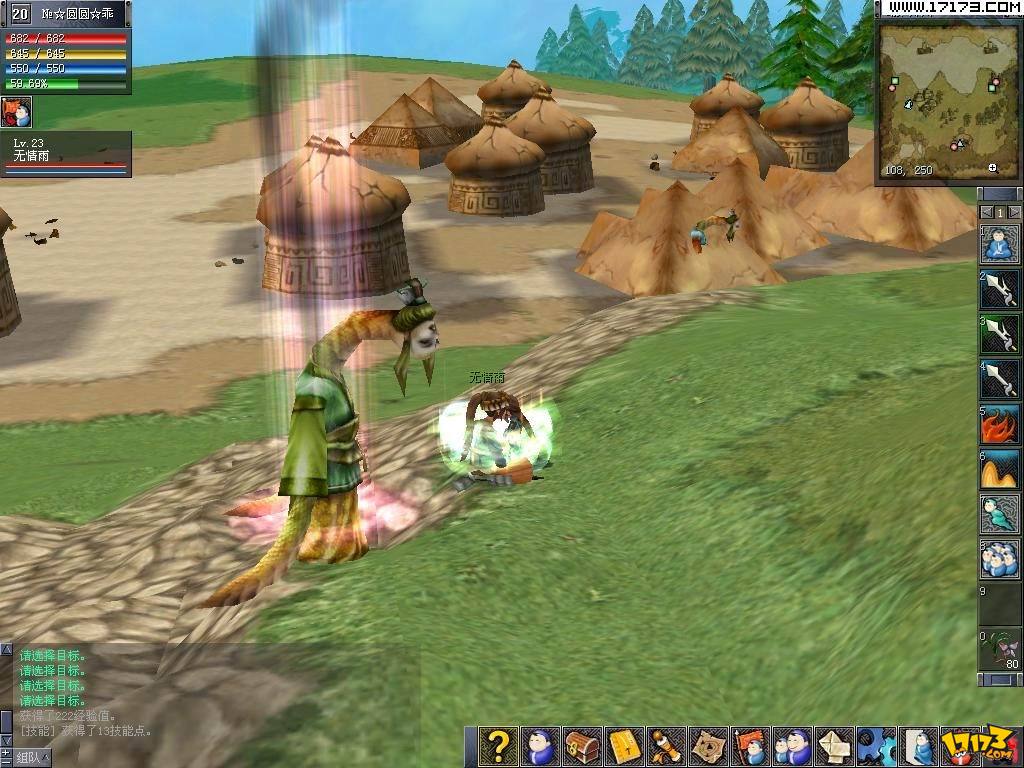Open the blue gears settings icon
The height and width of the screenshot is (768, 1024).
(876, 746)
